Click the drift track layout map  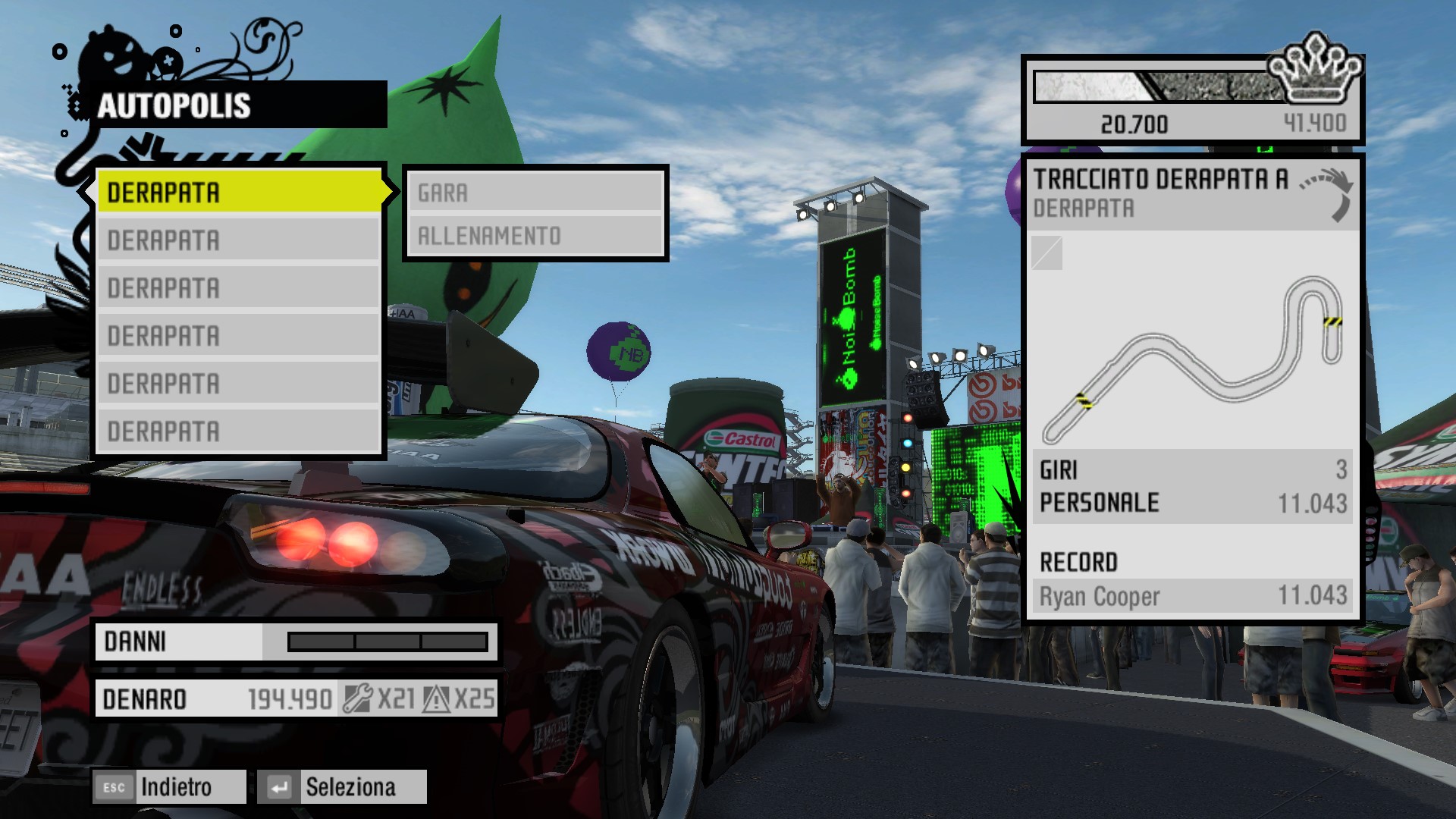point(1192,356)
